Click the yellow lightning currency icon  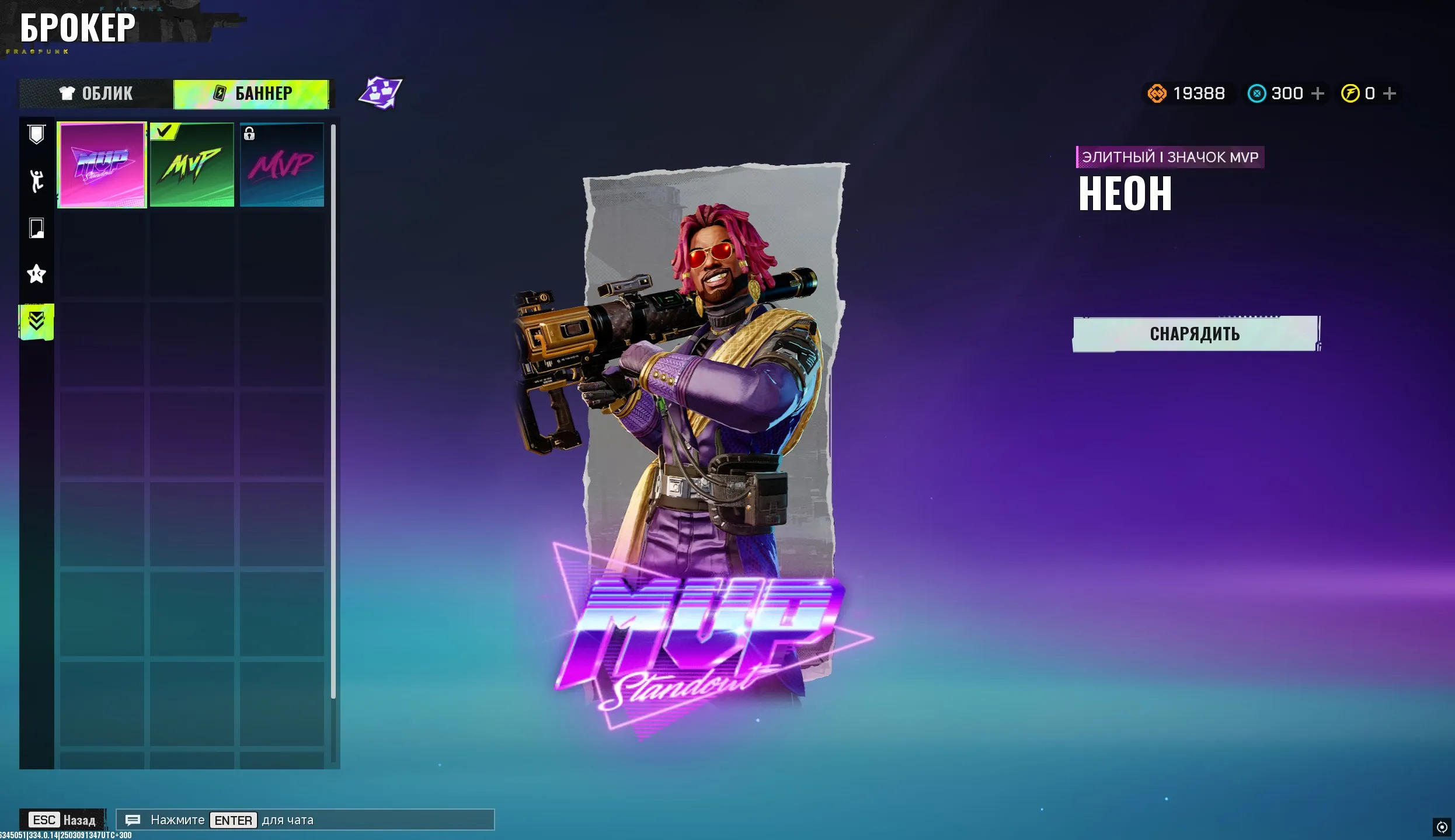tap(1349, 93)
